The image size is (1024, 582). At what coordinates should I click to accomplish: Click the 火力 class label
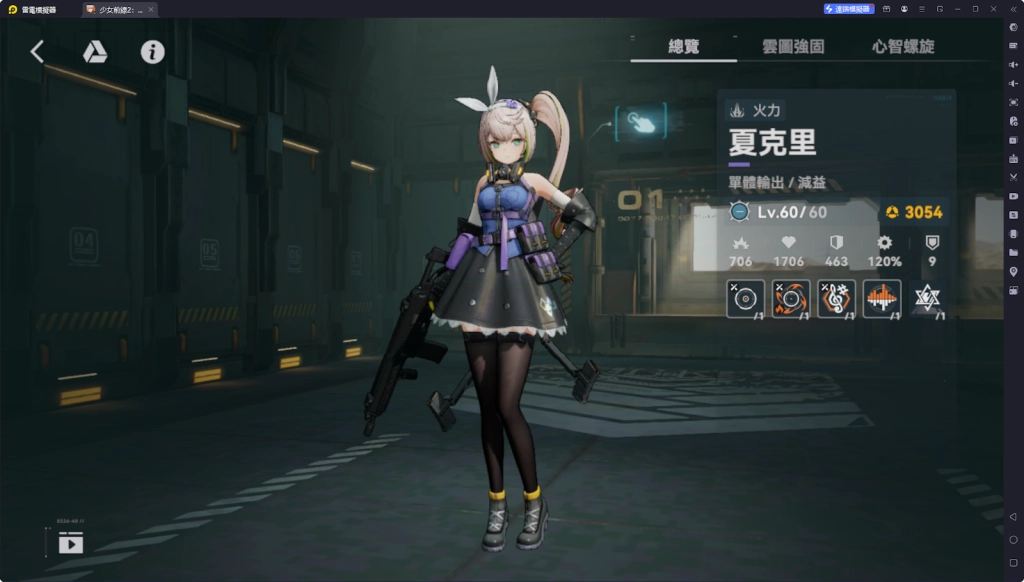(757, 110)
